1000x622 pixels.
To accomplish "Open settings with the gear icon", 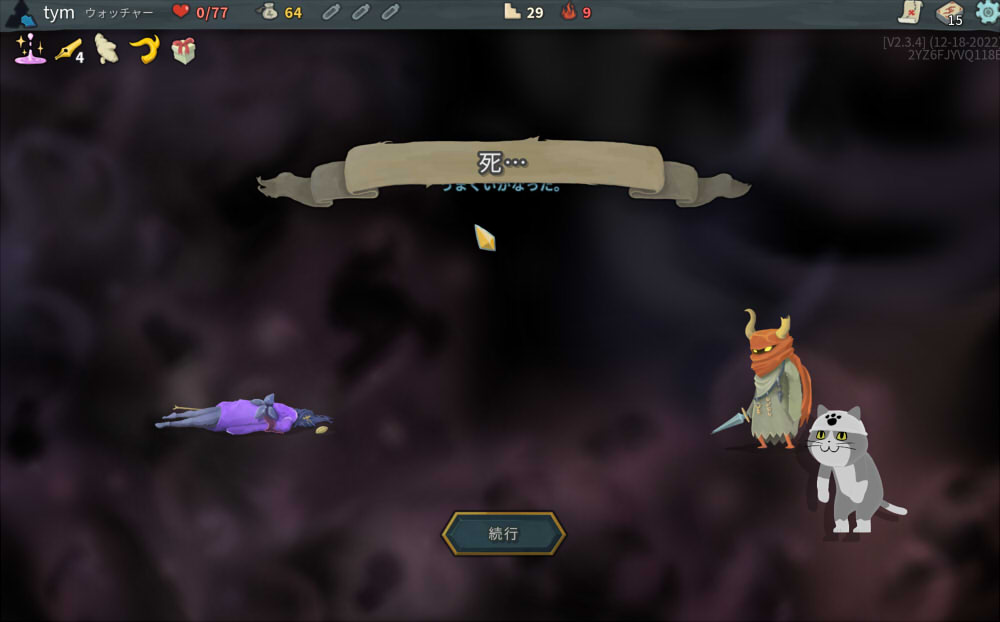I will (x=986, y=12).
